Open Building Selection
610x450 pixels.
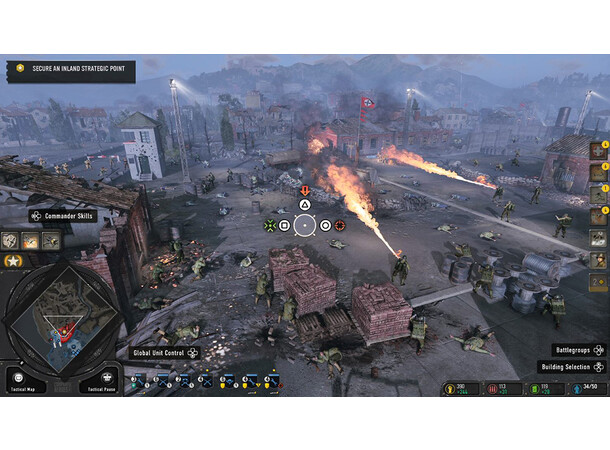click(x=573, y=367)
